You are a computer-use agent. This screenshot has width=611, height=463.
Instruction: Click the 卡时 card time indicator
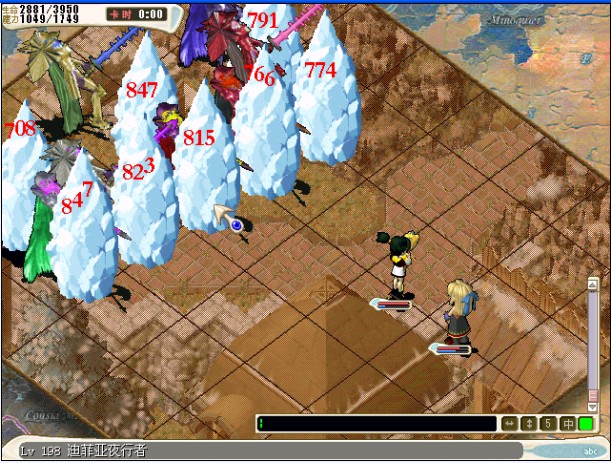click(x=138, y=15)
